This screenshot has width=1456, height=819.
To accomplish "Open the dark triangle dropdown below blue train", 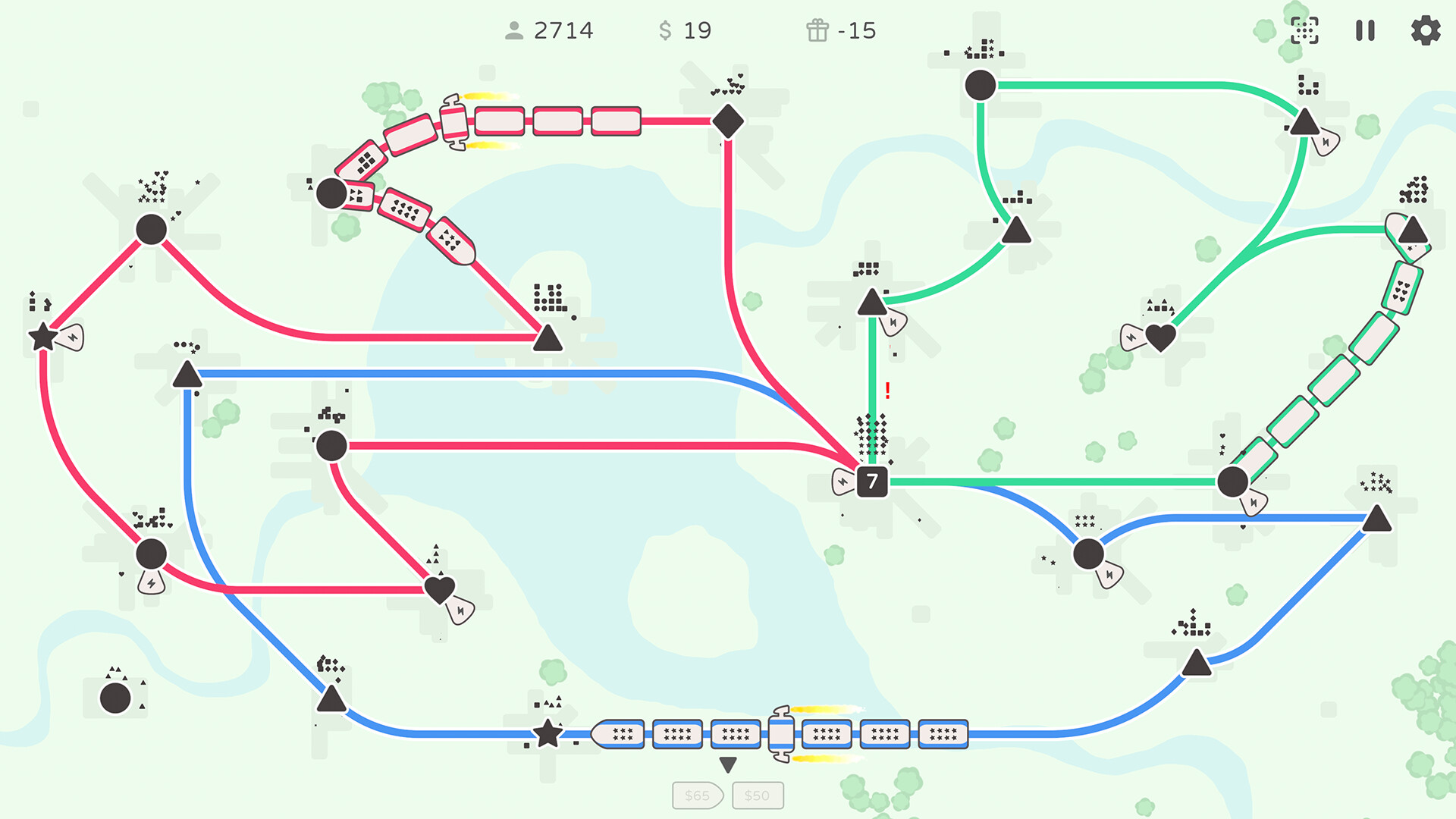I will pos(728,764).
